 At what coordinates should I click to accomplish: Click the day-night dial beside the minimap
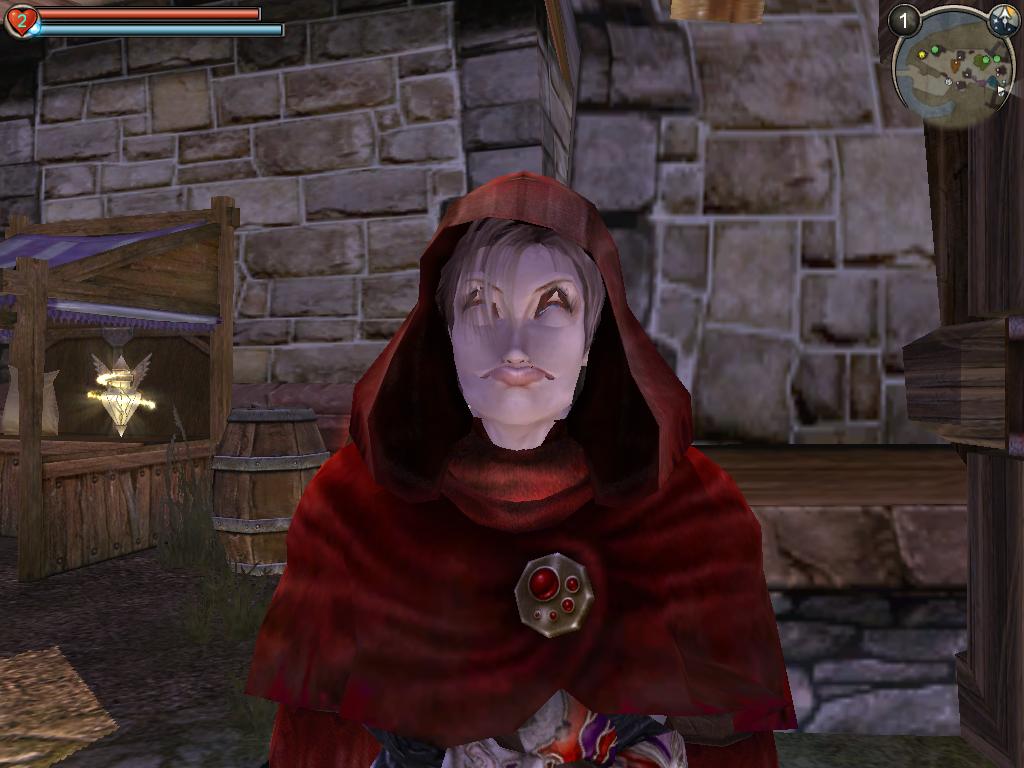tap(1004, 20)
